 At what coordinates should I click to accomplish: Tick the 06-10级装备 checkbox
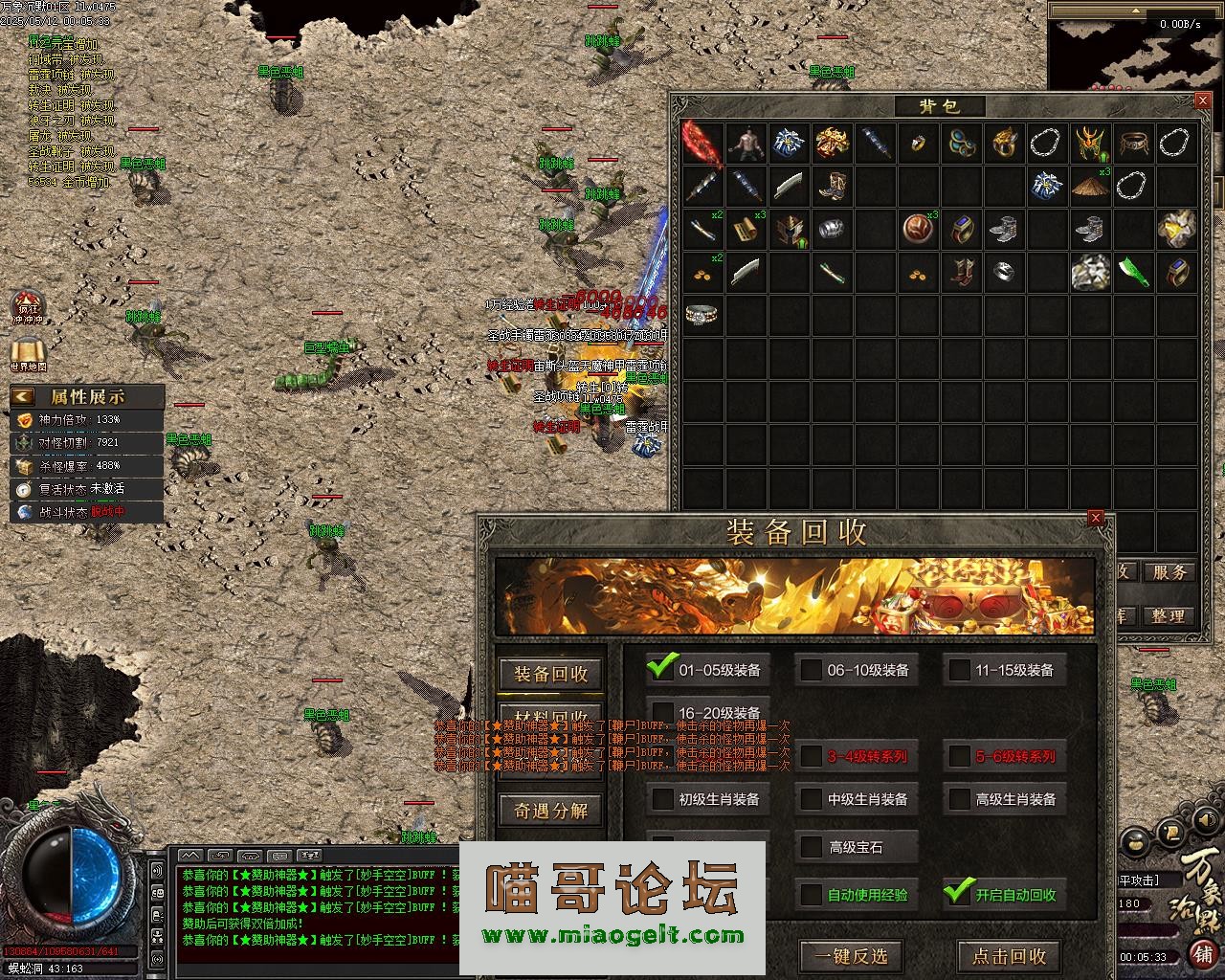pos(811,670)
